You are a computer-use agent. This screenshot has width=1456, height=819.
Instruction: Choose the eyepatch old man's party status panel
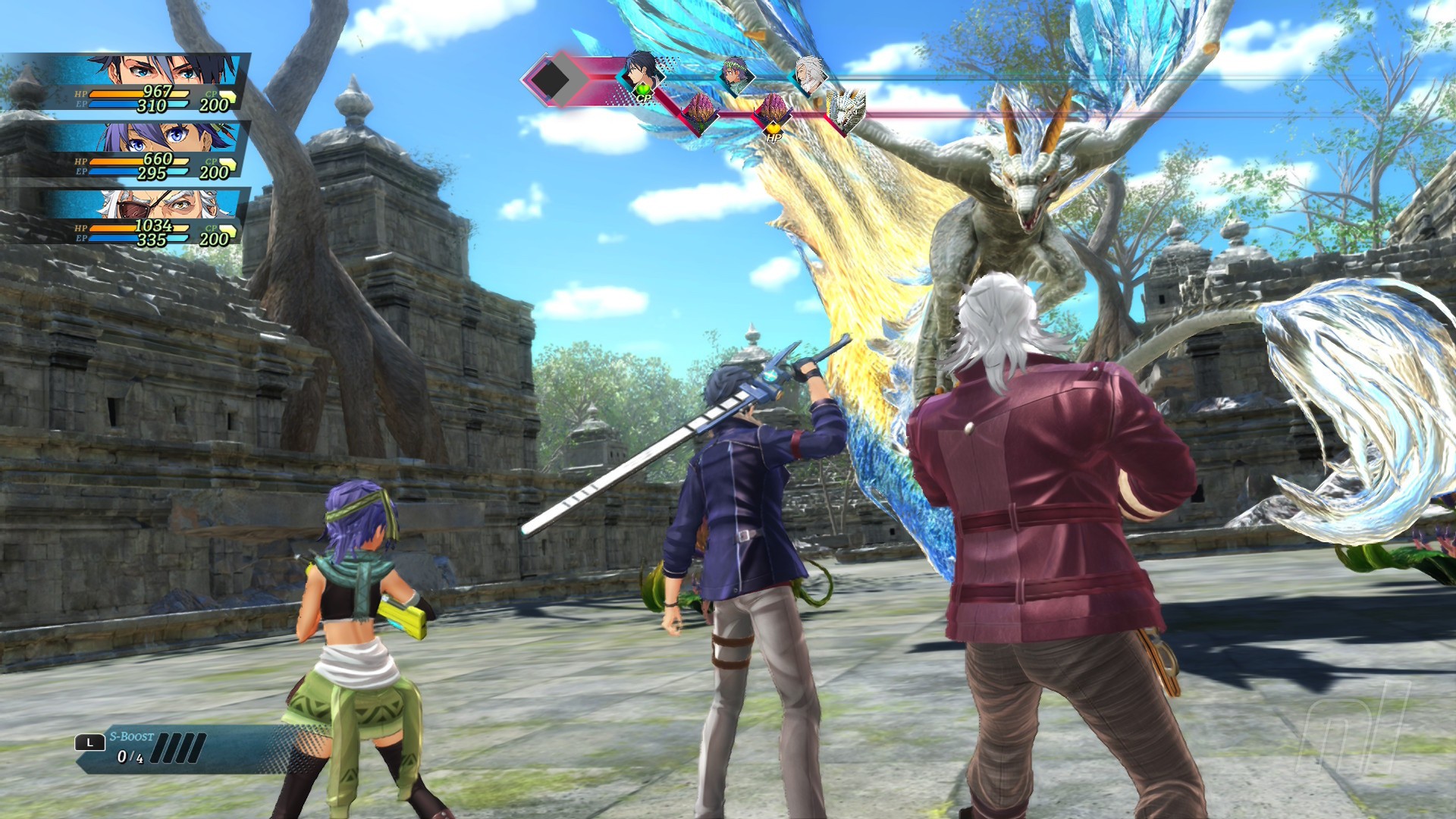(x=144, y=216)
